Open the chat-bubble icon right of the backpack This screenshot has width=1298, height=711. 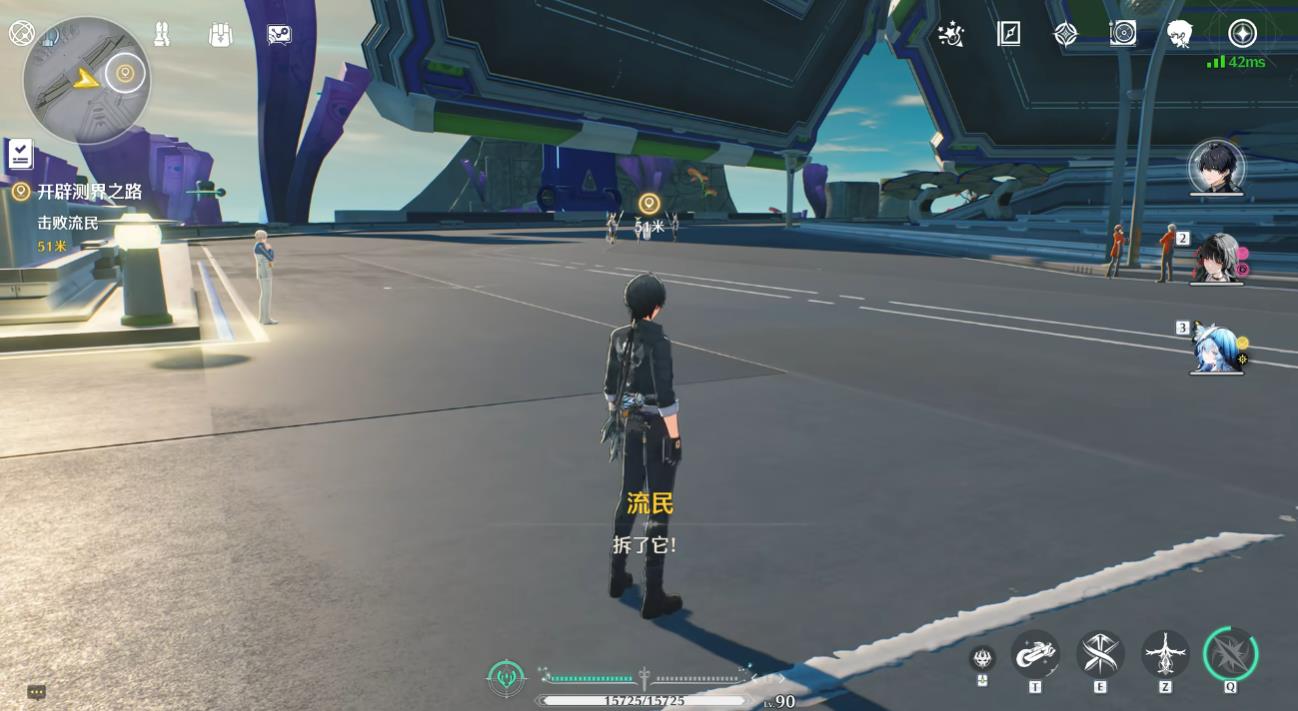pos(279,35)
